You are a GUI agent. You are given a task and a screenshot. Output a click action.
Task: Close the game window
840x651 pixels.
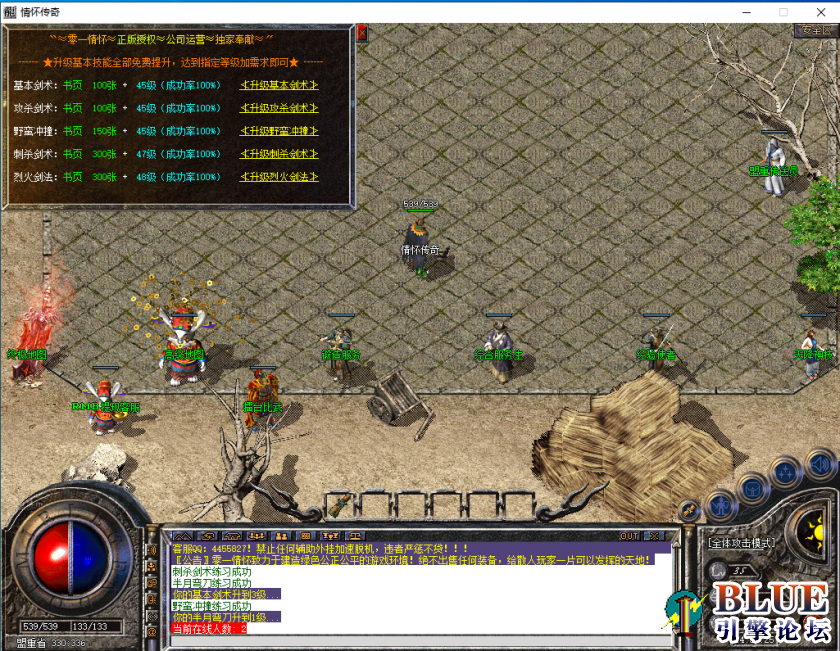point(817,11)
